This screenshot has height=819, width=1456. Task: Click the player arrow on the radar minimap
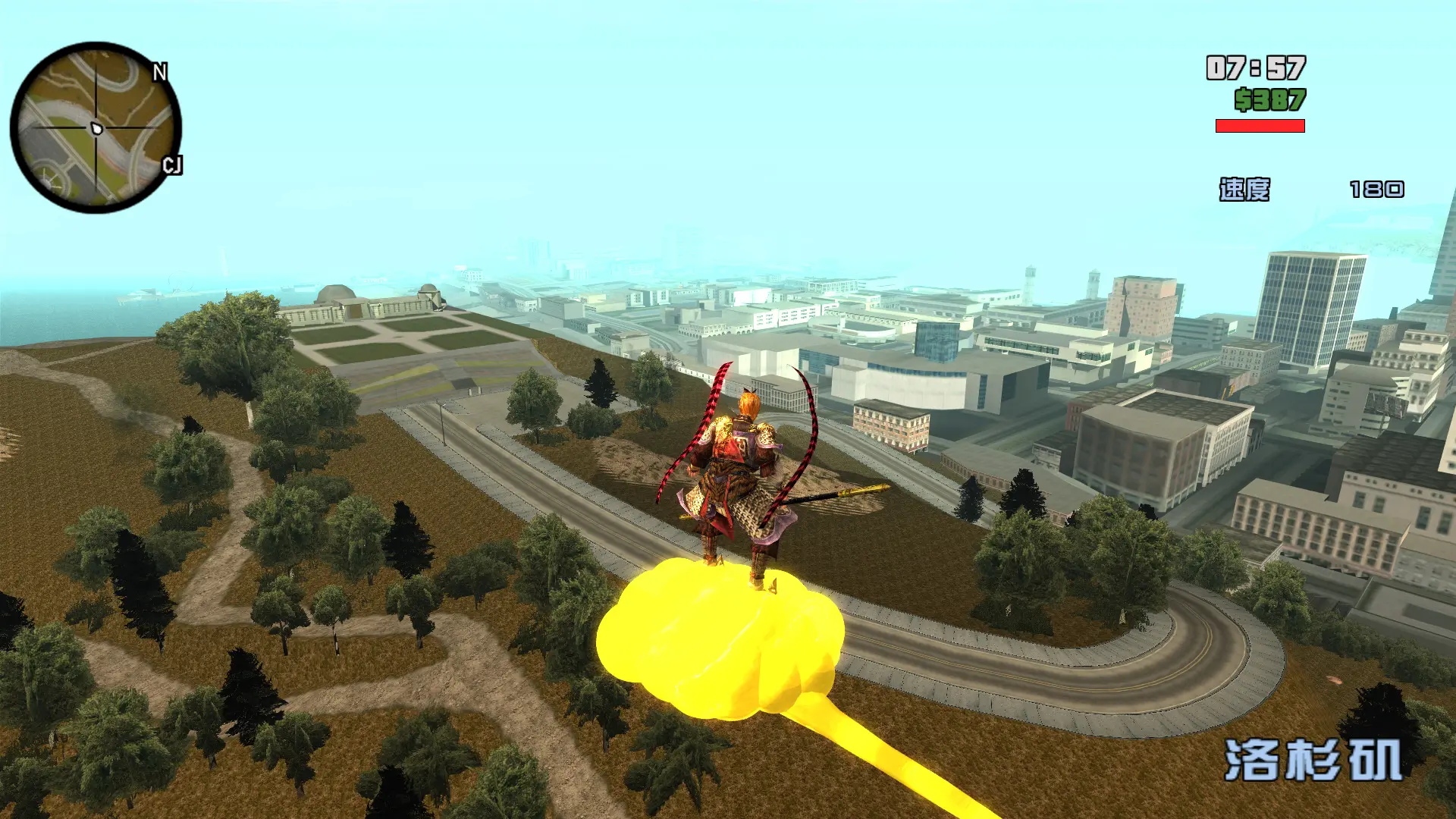coord(95,127)
